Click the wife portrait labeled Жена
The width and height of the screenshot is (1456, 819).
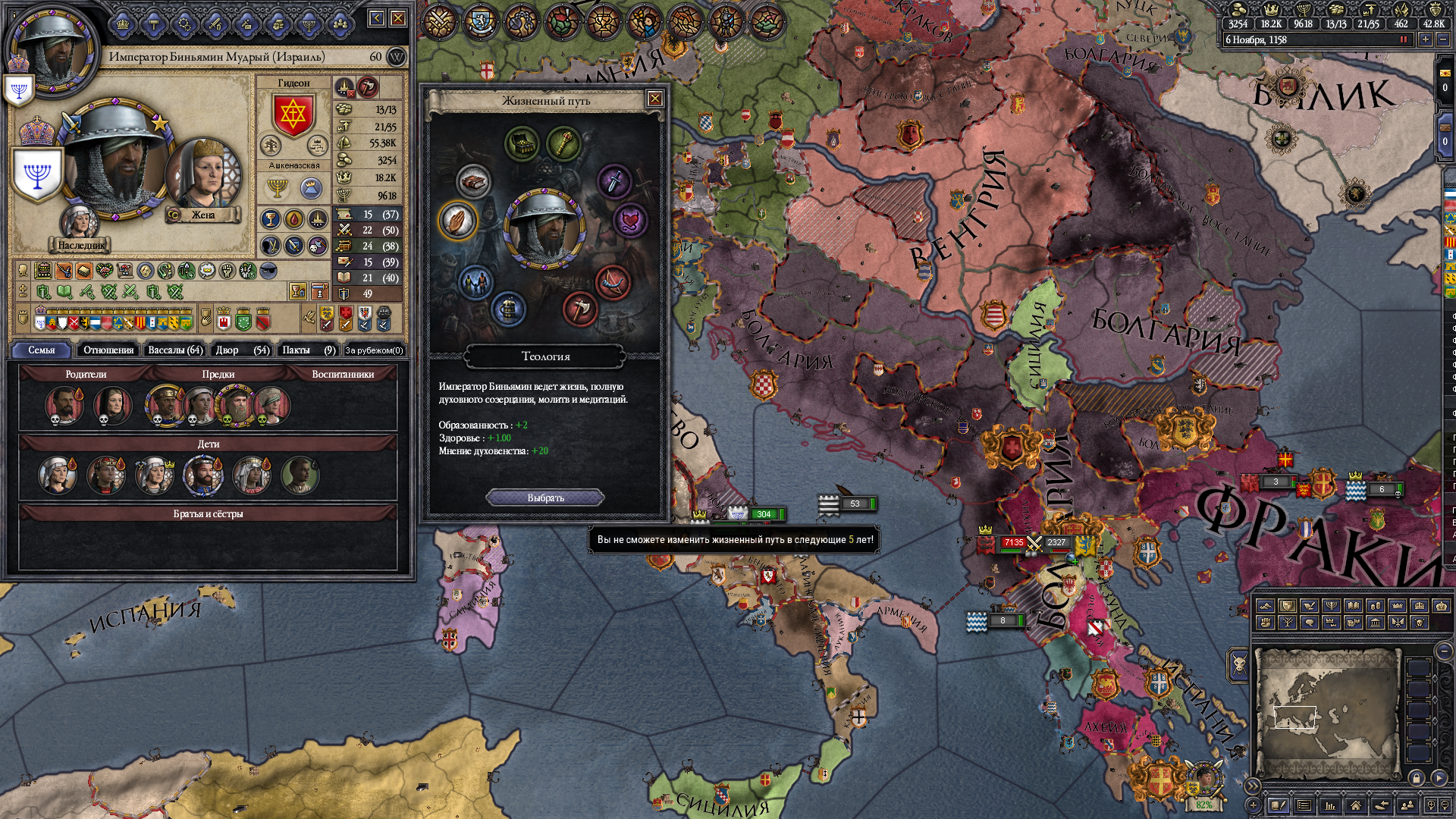(203, 174)
